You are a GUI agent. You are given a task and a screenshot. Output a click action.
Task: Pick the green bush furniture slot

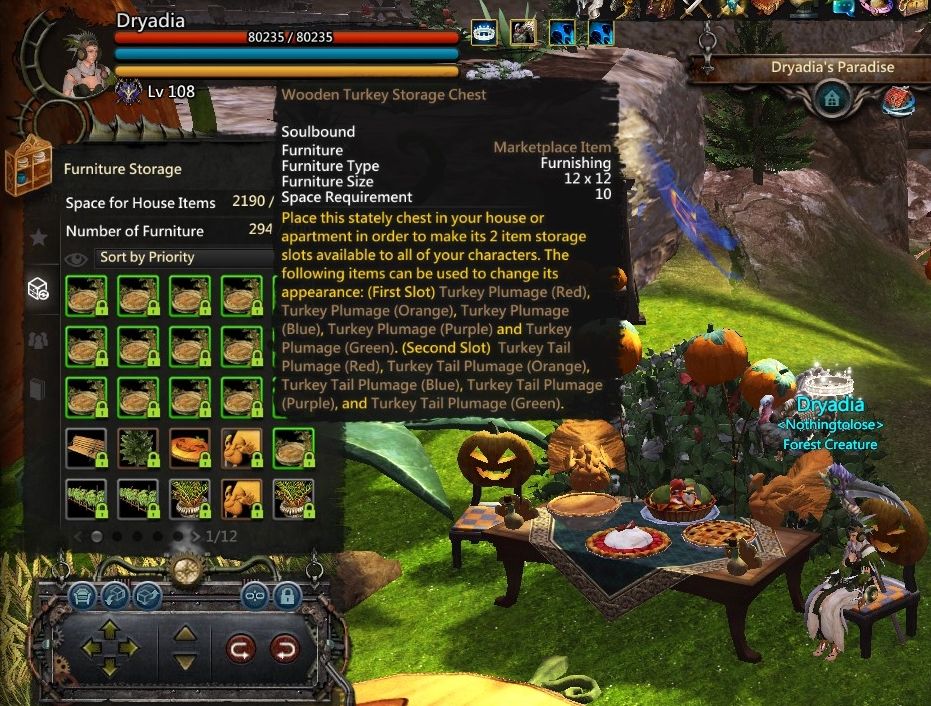click(x=138, y=448)
